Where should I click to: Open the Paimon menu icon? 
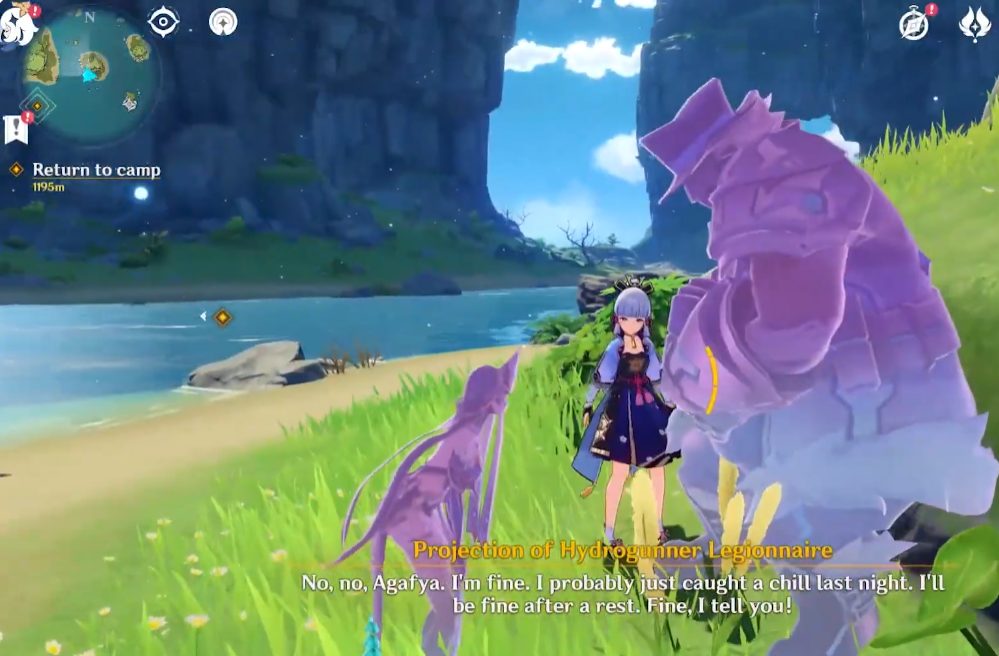pos(18,24)
